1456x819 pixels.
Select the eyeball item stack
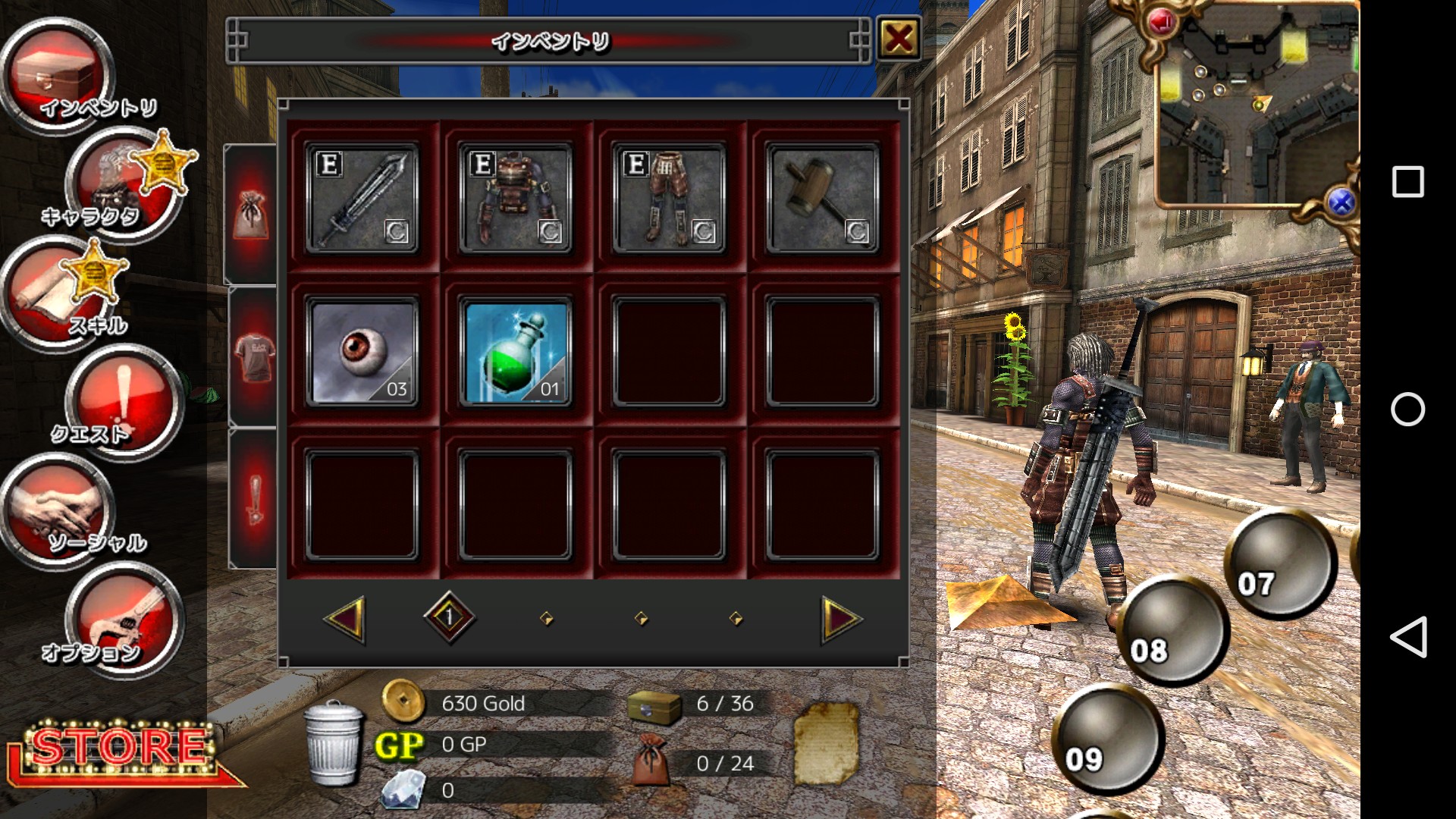tap(362, 352)
